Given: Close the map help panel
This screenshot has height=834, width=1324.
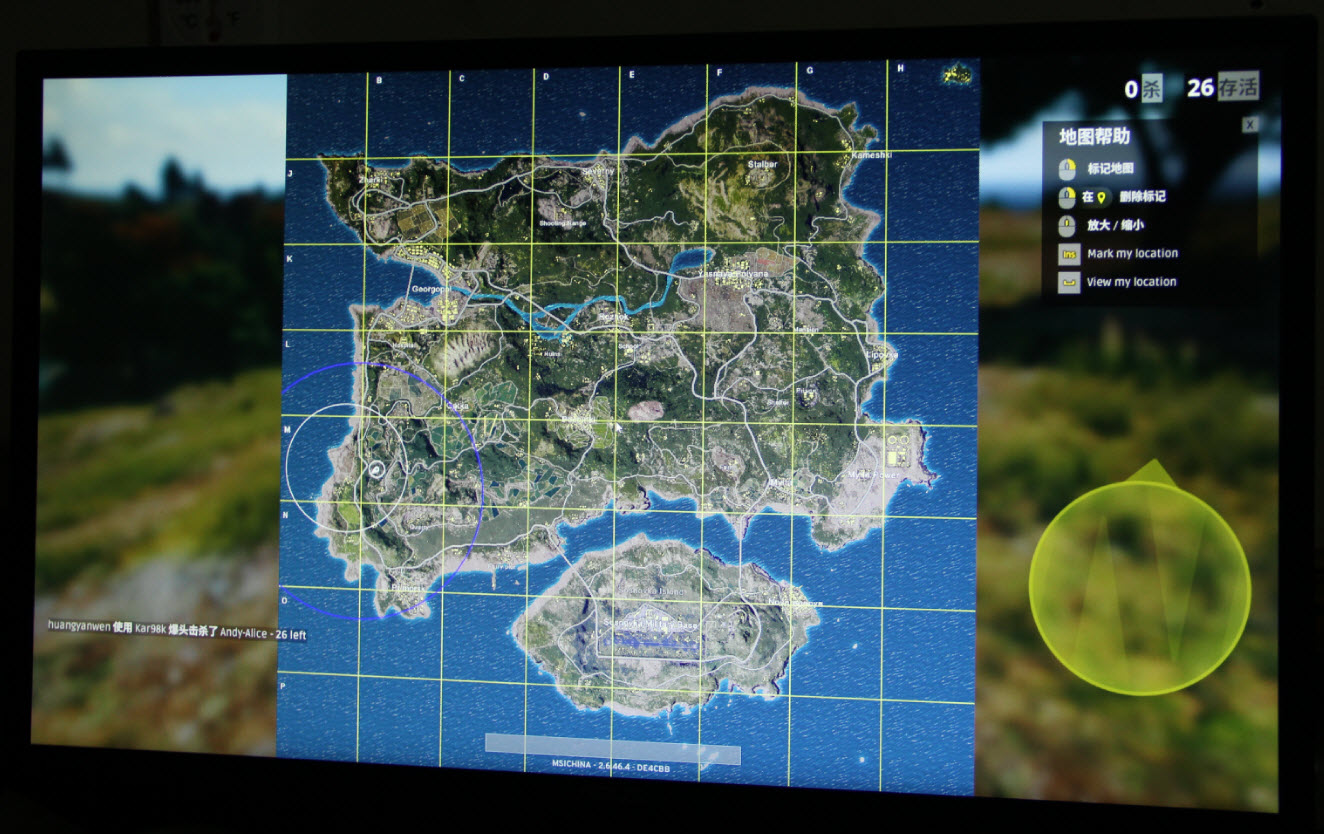Looking at the screenshot, I should [1249, 125].
